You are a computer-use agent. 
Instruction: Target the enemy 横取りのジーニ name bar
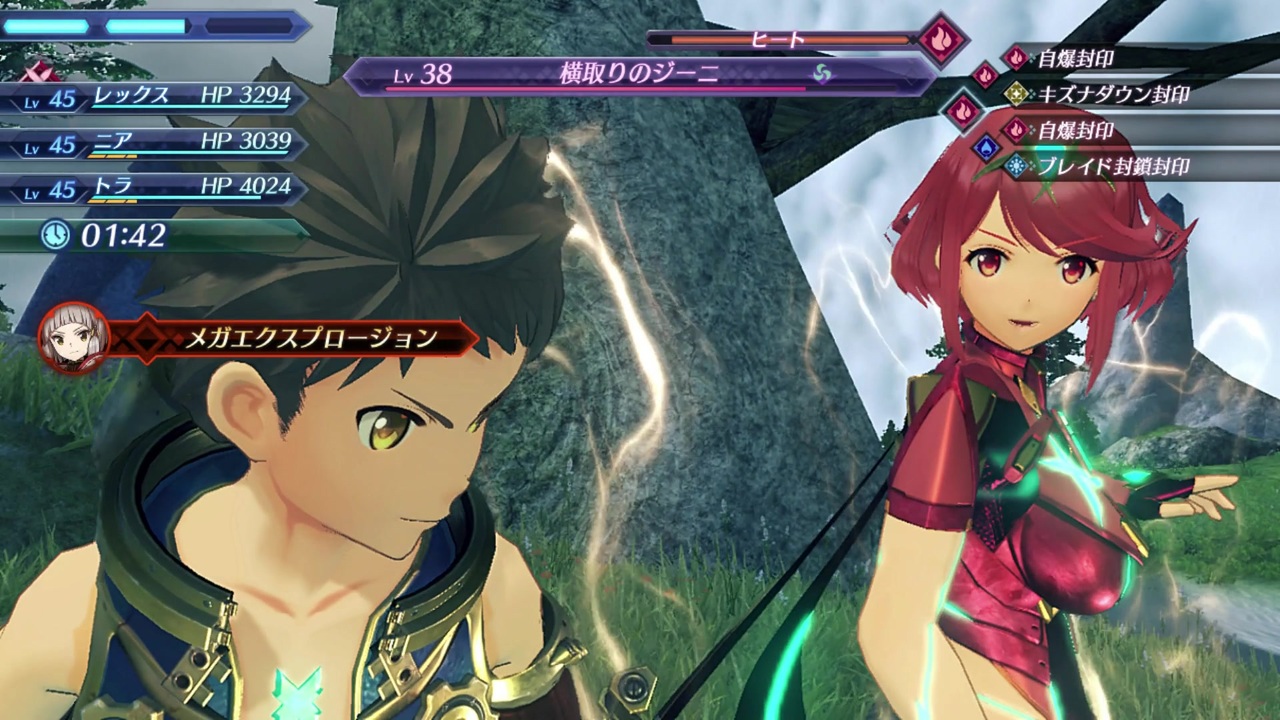pyautogui.click(x=640, y=75)
